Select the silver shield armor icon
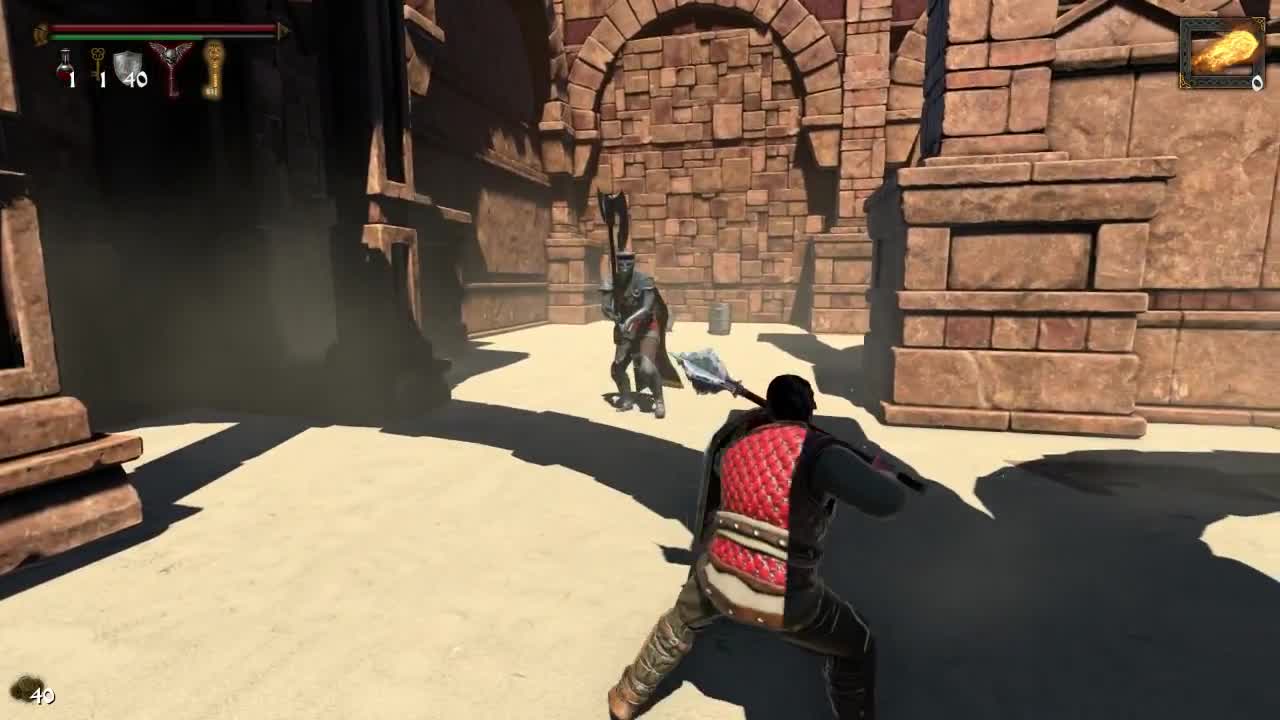1280x720 pixels. (126, 66)
